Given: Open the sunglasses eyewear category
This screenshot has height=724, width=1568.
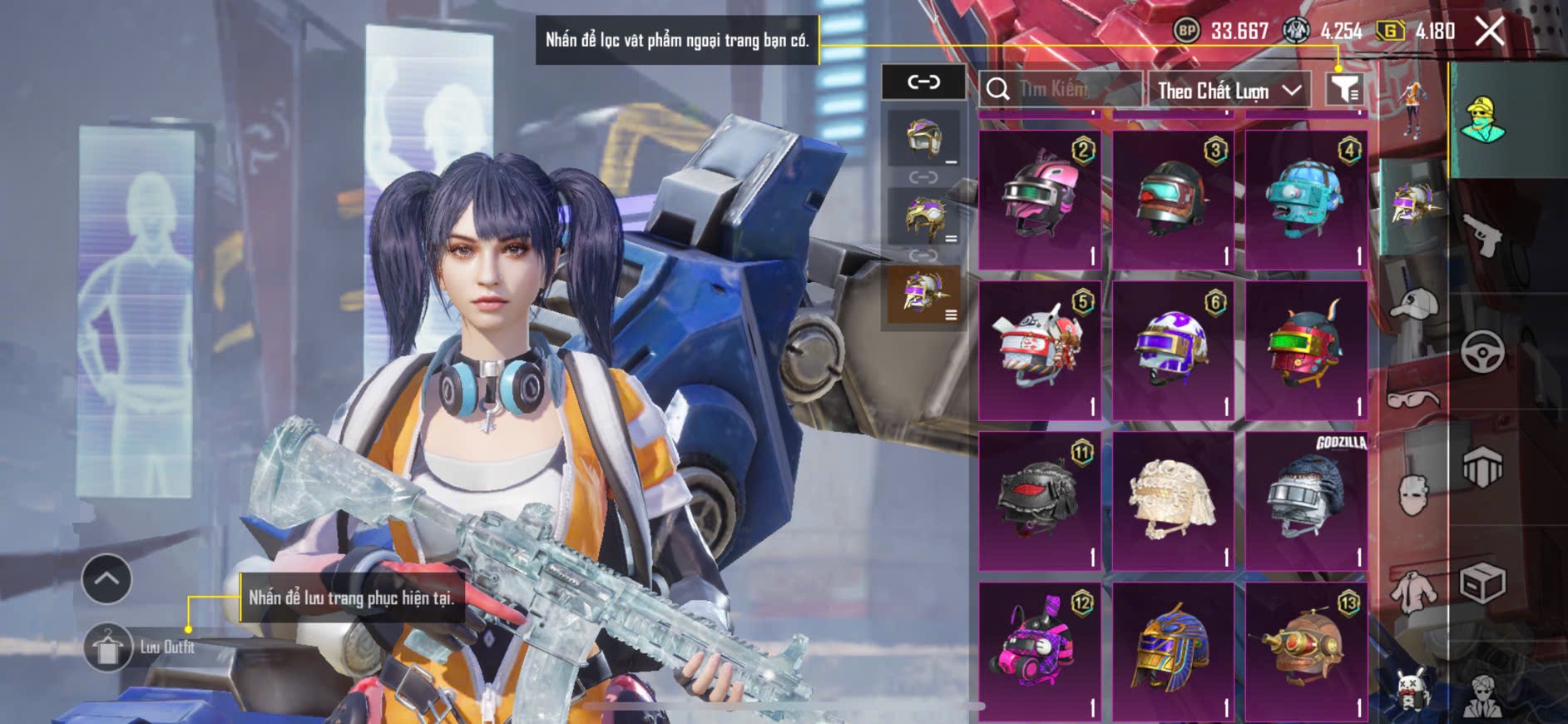Looking at the screenshot, I should tap(1412, 399).
